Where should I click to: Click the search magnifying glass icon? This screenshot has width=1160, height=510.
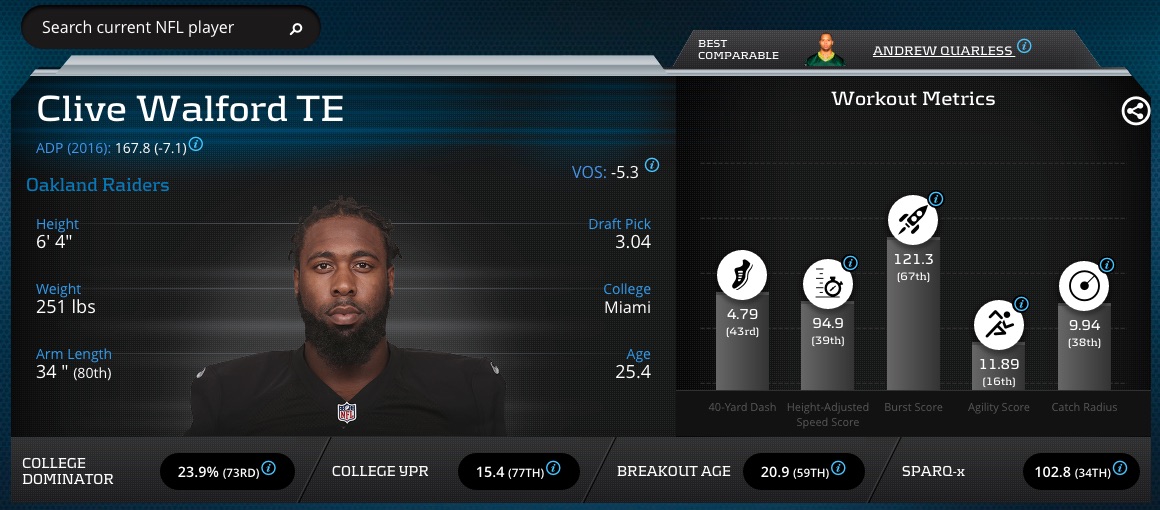[296, 29]
